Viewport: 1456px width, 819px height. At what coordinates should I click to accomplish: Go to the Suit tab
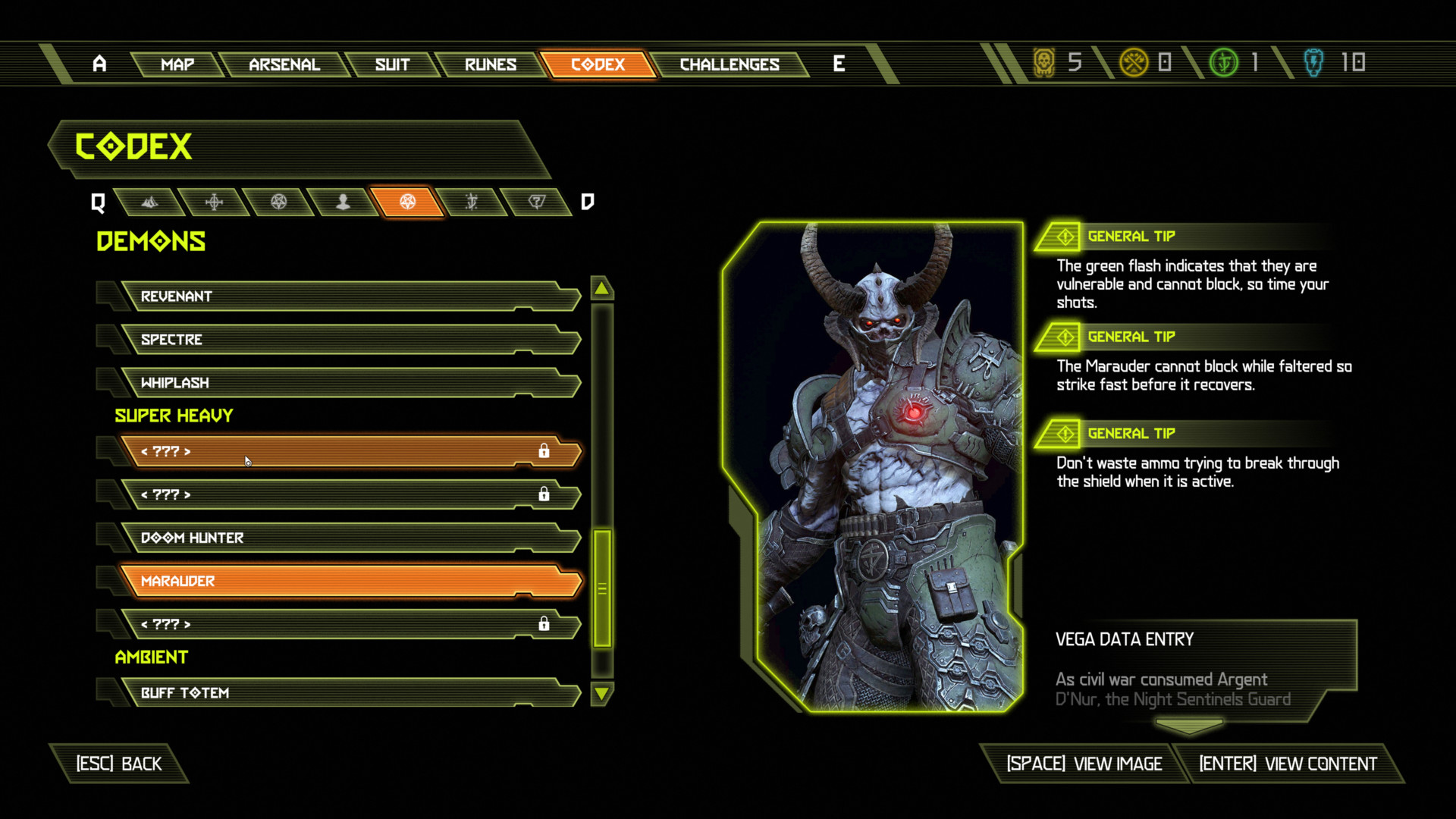[x=392, y=64]
